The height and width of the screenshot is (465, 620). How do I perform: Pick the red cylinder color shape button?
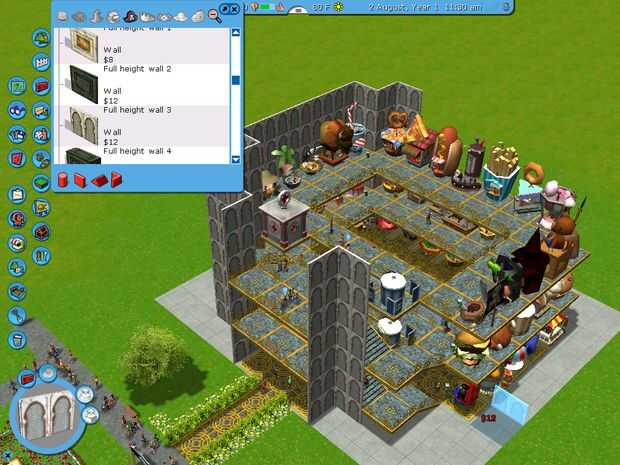62,180
